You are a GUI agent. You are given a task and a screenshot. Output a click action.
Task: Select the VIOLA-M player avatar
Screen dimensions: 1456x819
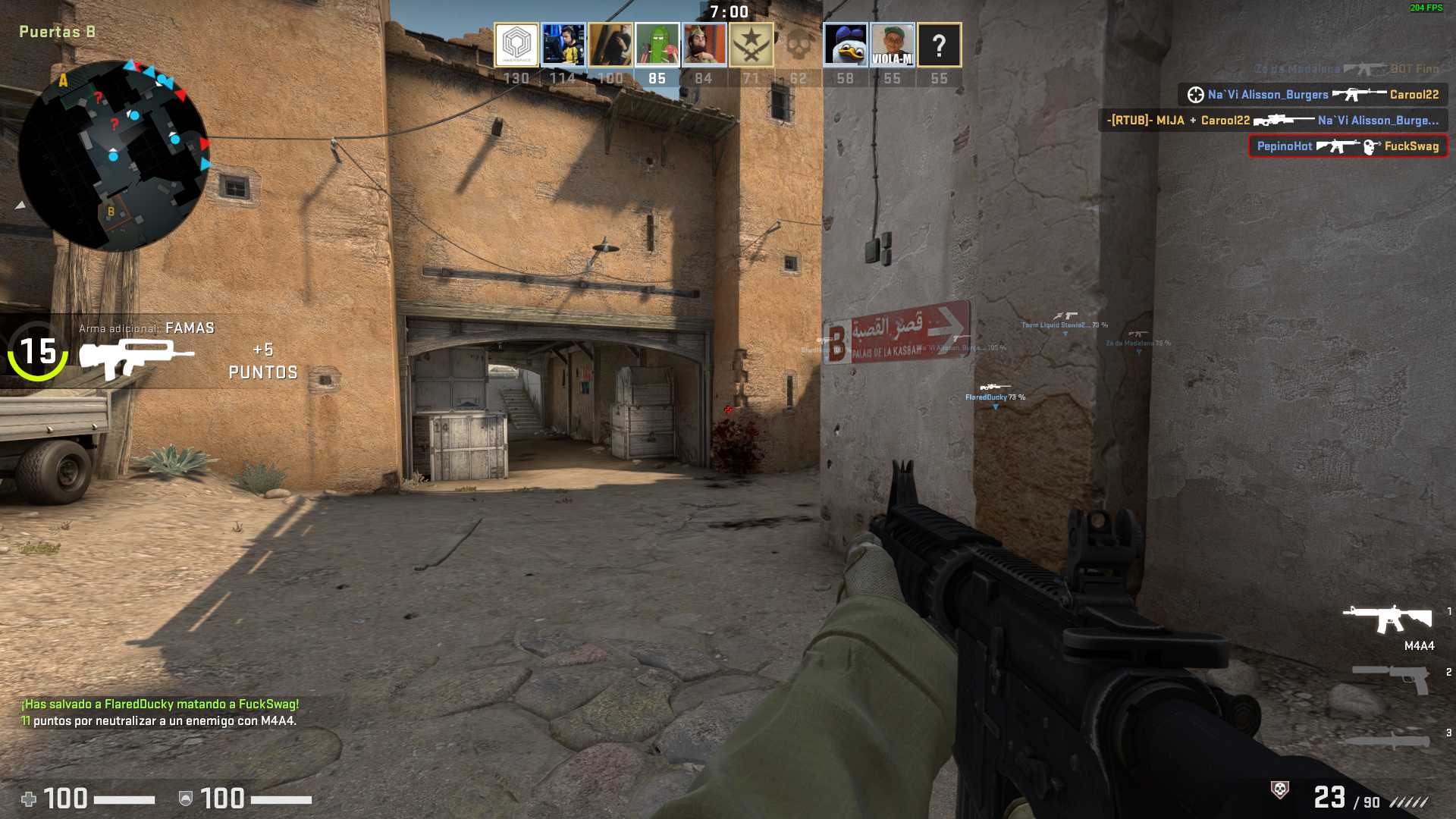893,45
